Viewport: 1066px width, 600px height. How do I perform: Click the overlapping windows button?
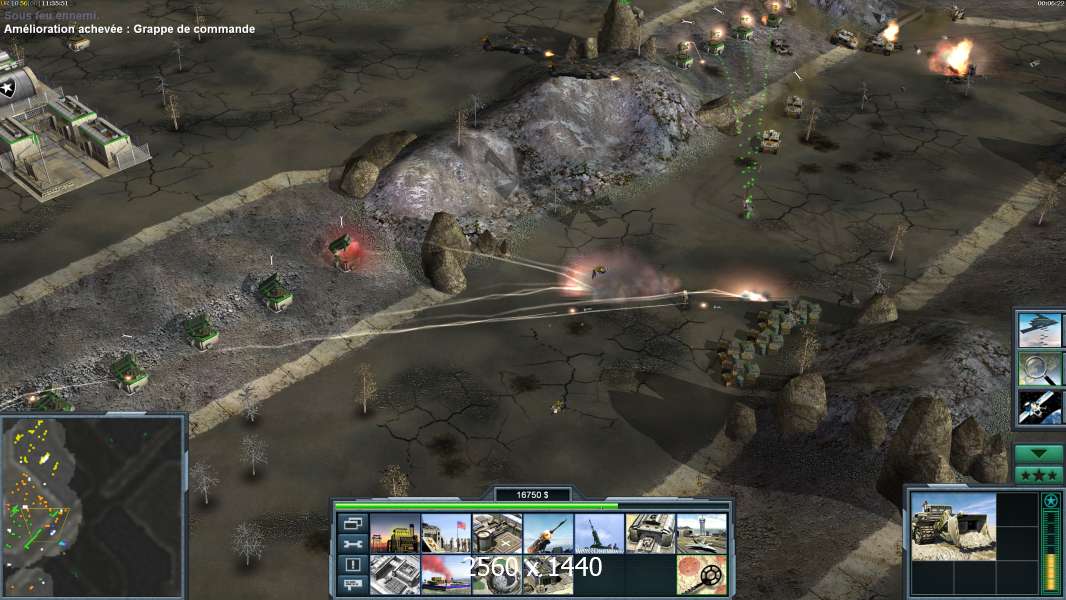(x=352, y=523)
